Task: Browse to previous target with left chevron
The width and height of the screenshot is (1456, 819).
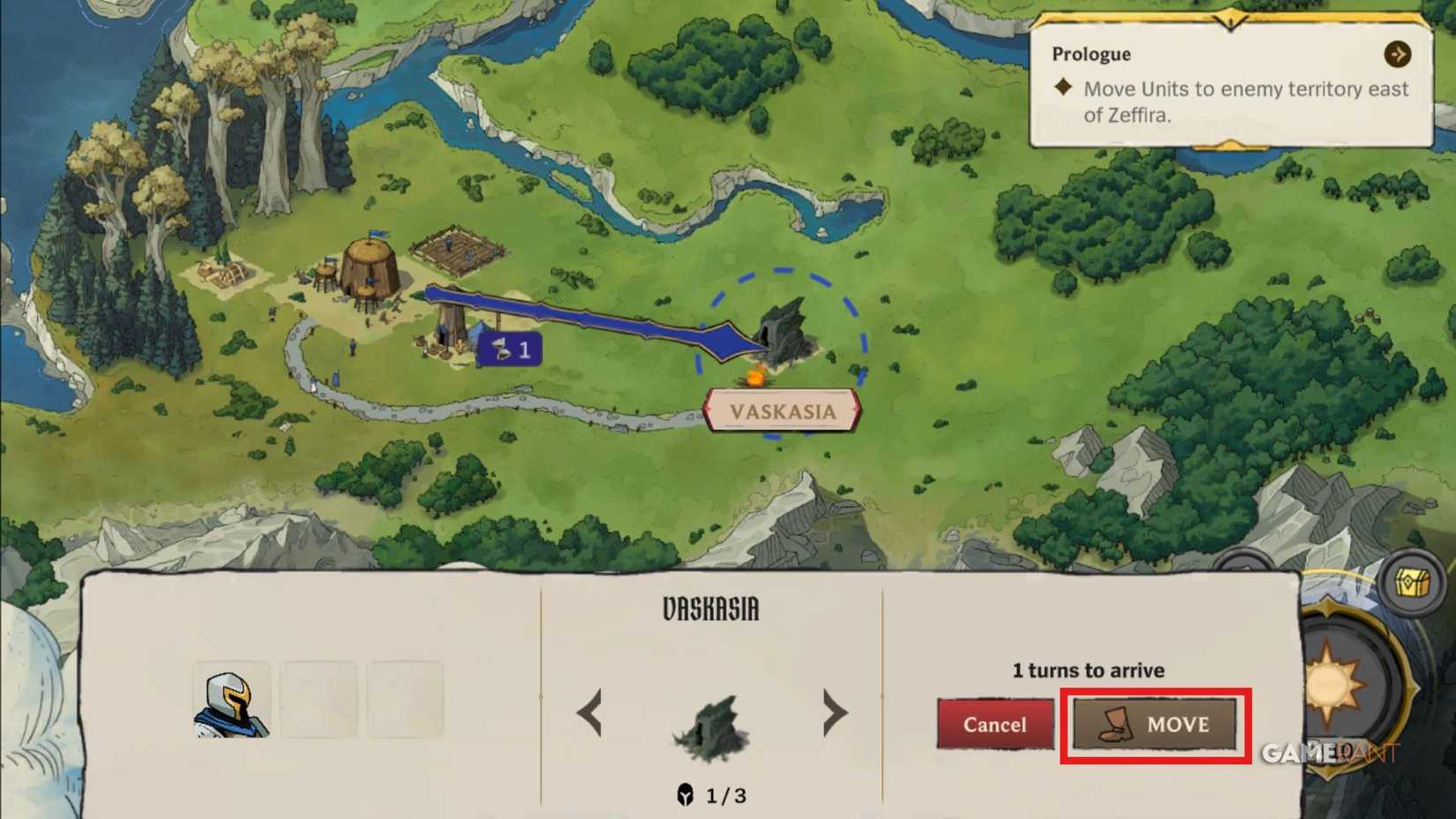Action: (590, 712)
